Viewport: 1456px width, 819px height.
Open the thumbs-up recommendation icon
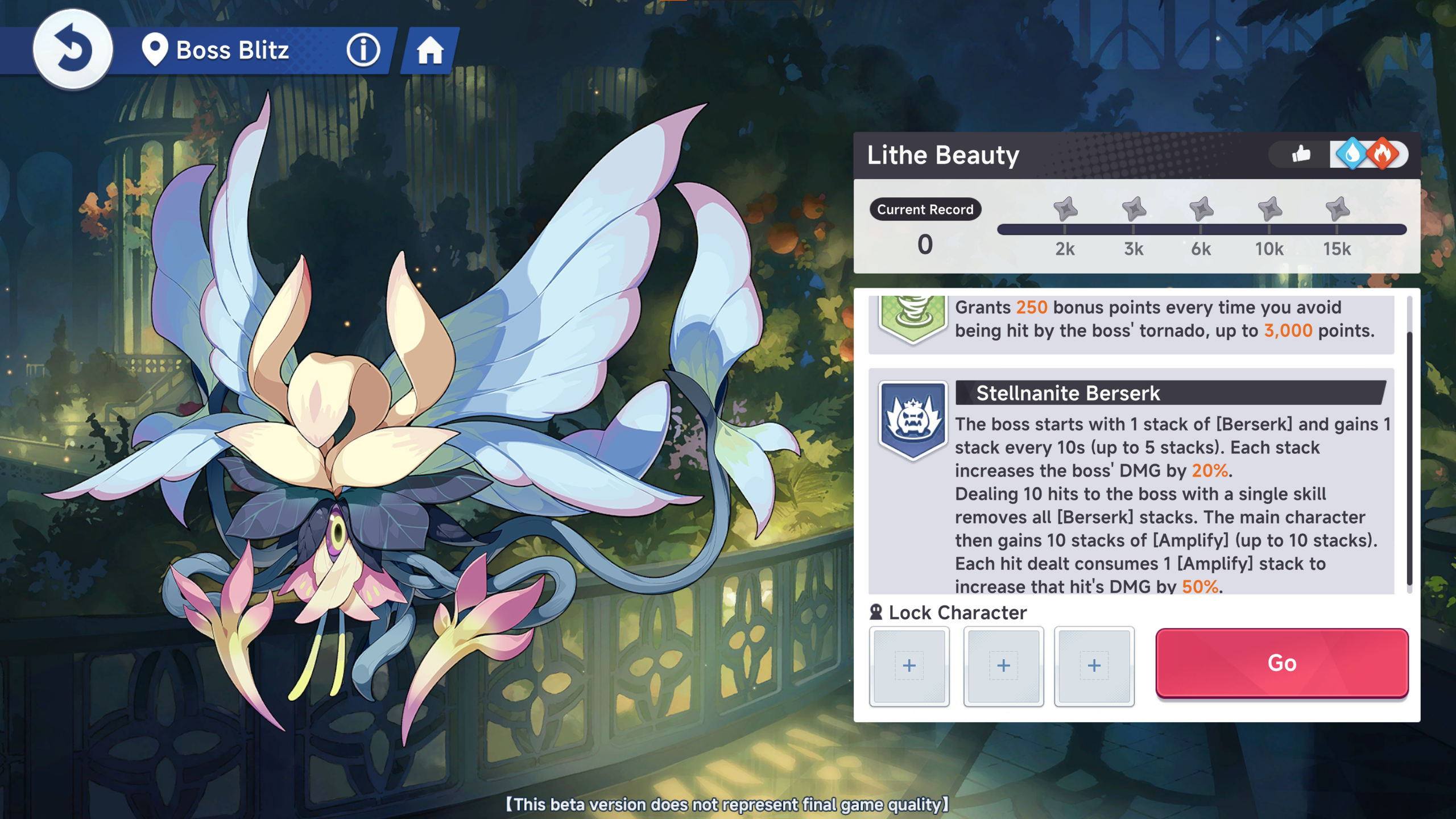[1301, 154]
